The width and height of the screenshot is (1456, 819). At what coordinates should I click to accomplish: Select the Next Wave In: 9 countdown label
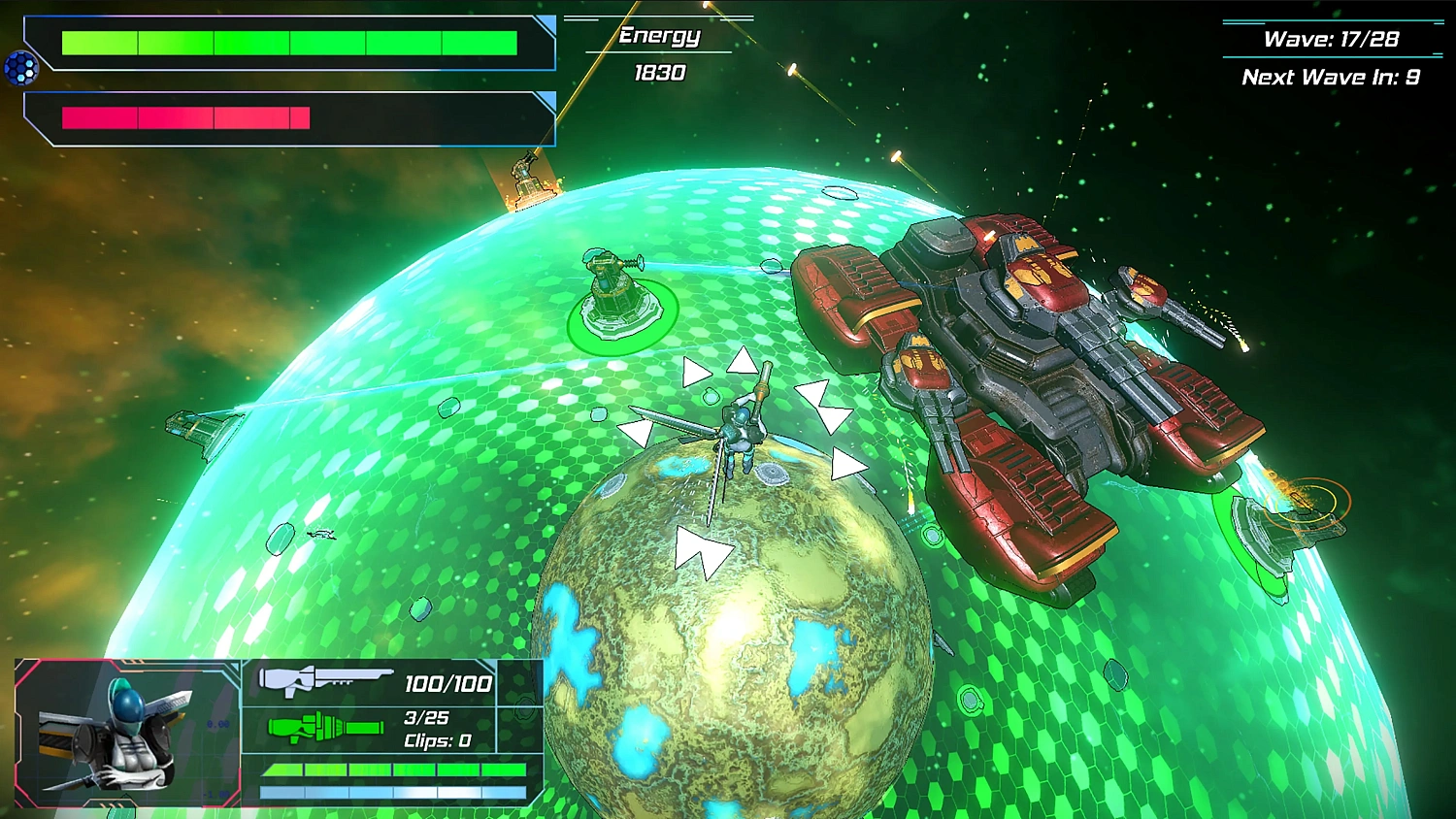pos(1331,77)
